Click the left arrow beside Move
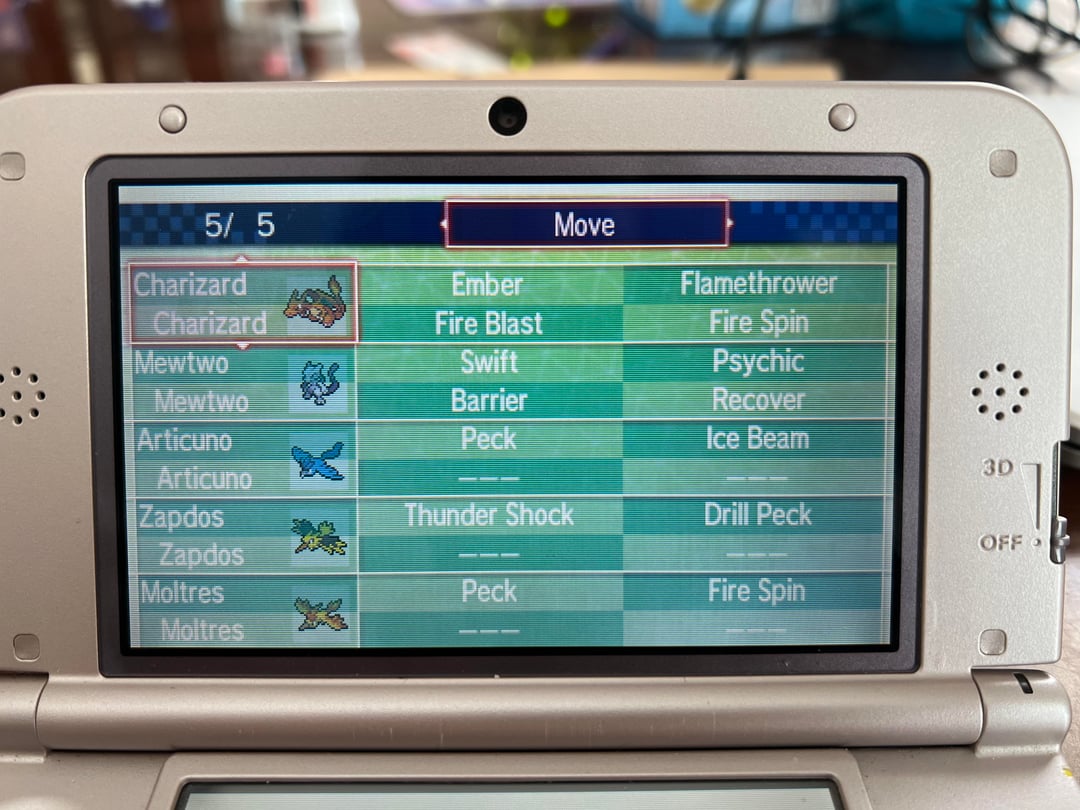The image size is (1080, 810). 442,224
